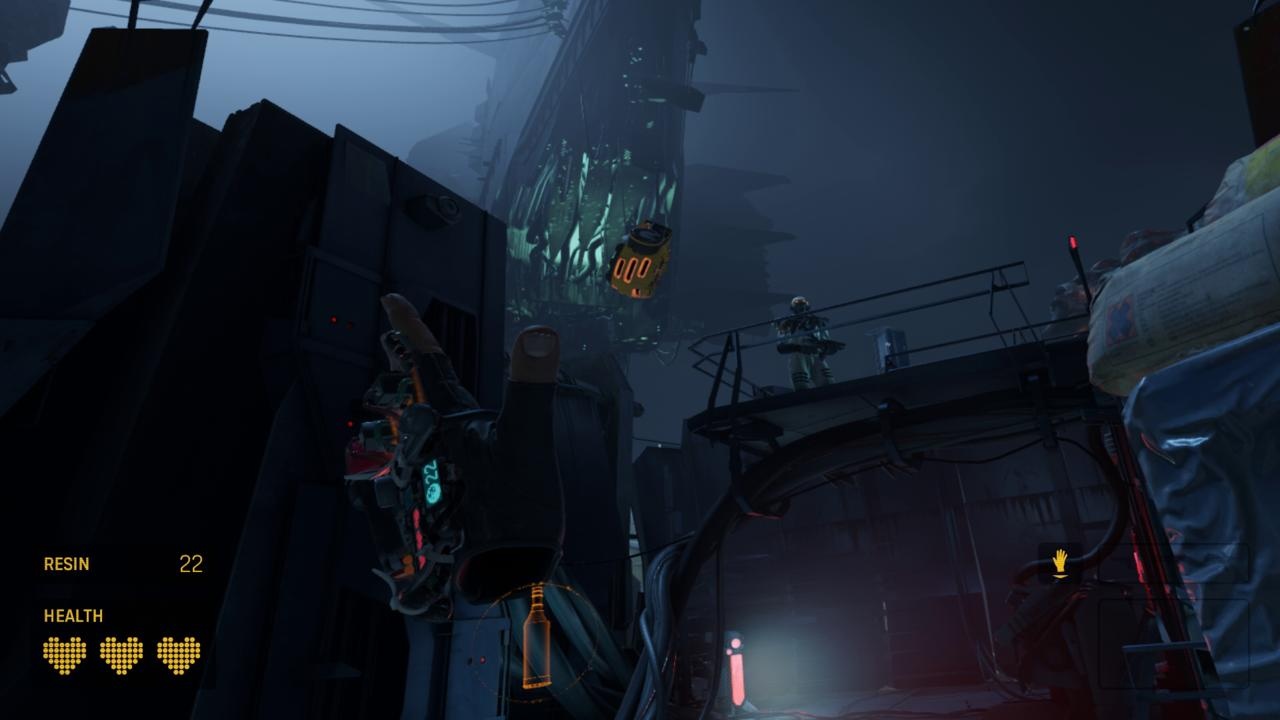Click the third health heart icon
Viewport: 1280px width, 720px height.
click(178, 657)
